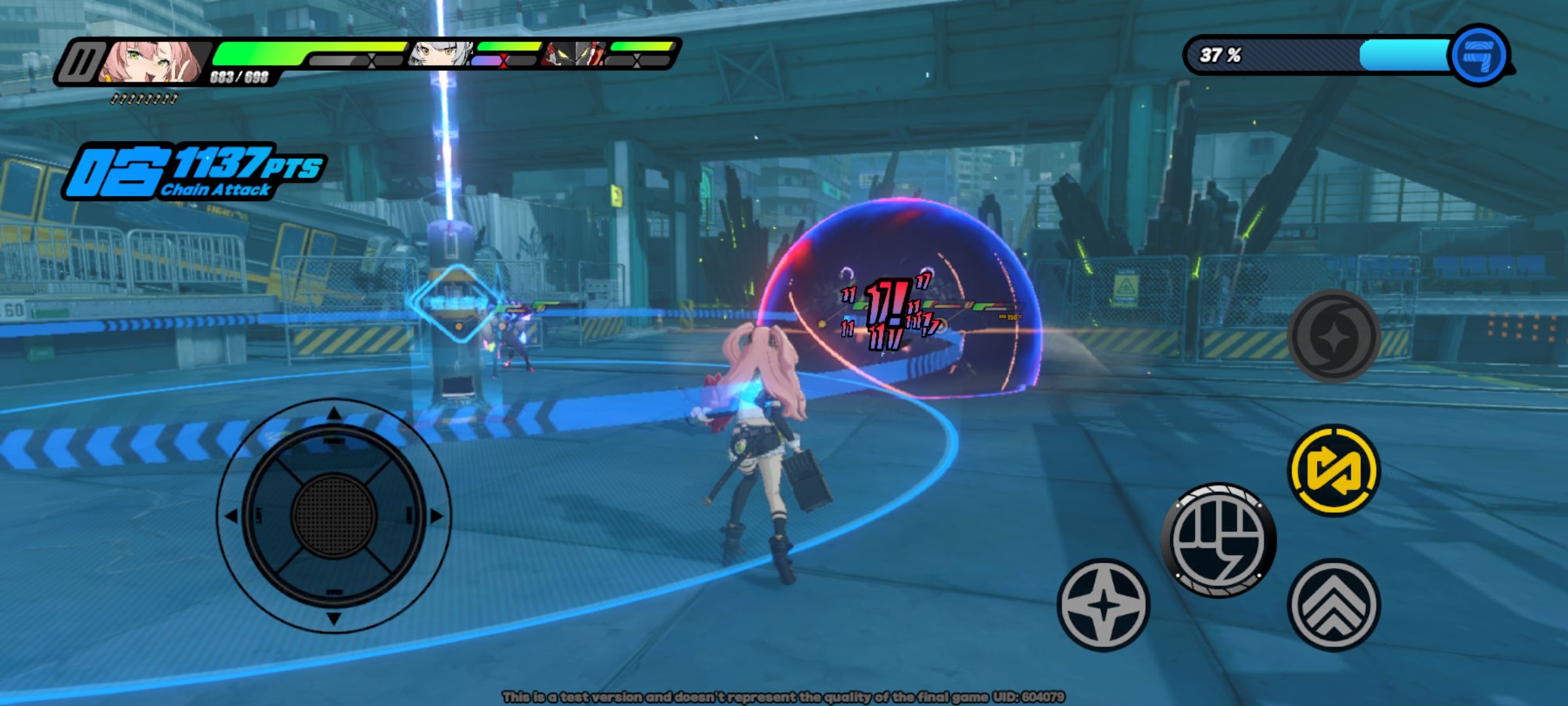Activate the yellow character swap button
This screenshot has height=706, width=1568.
tap(1333, 470)
